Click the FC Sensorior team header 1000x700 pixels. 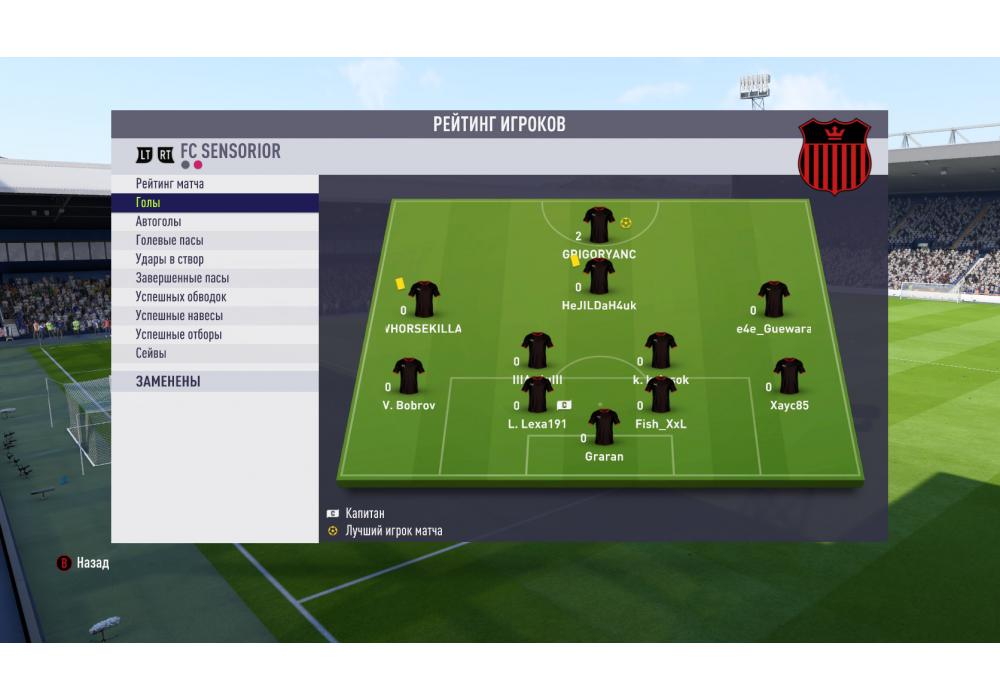[x=230, y=152]
